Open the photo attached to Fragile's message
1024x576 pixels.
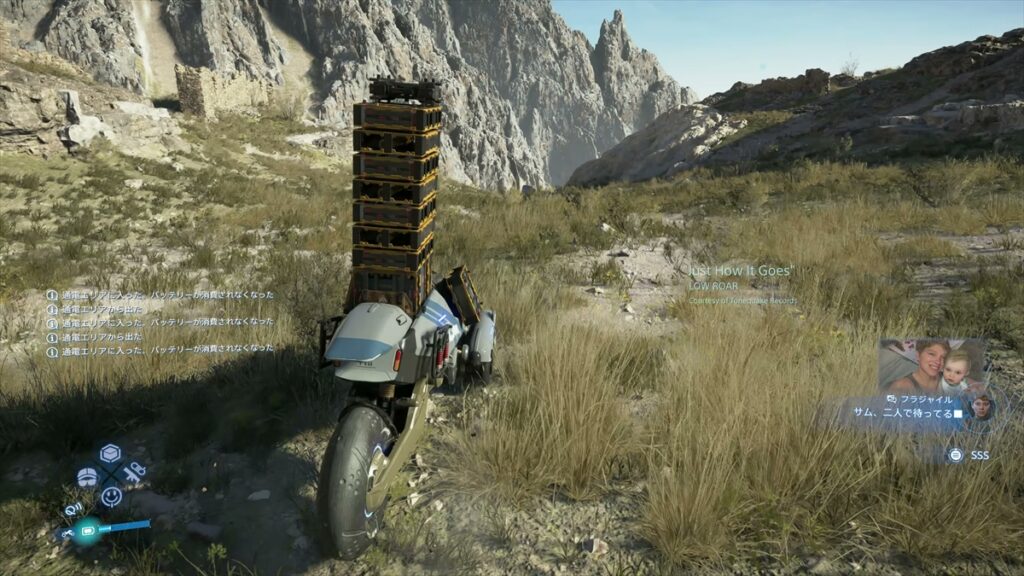[x=931, y=365]
